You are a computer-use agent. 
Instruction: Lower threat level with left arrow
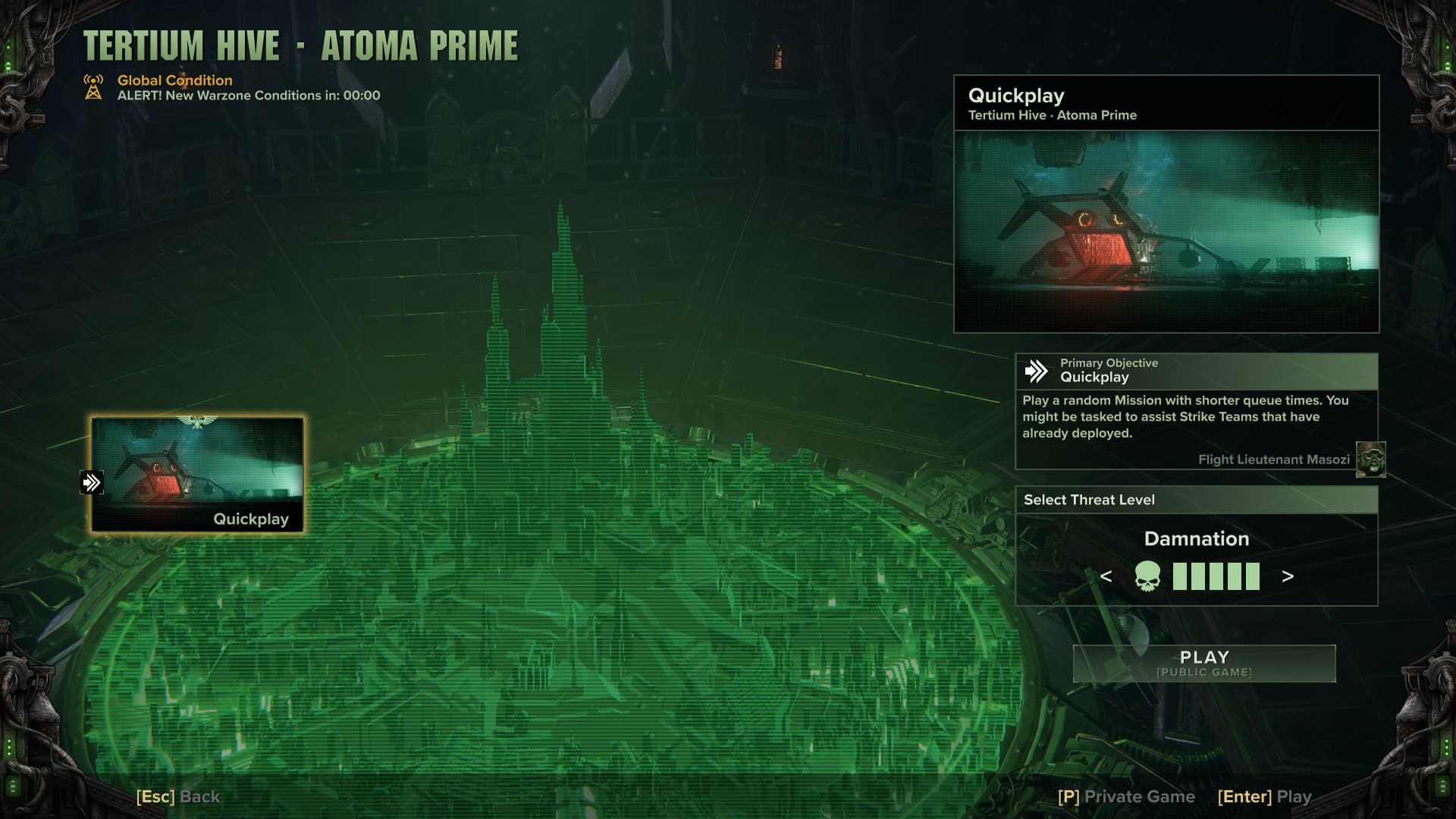click(x=1106, y=577)
